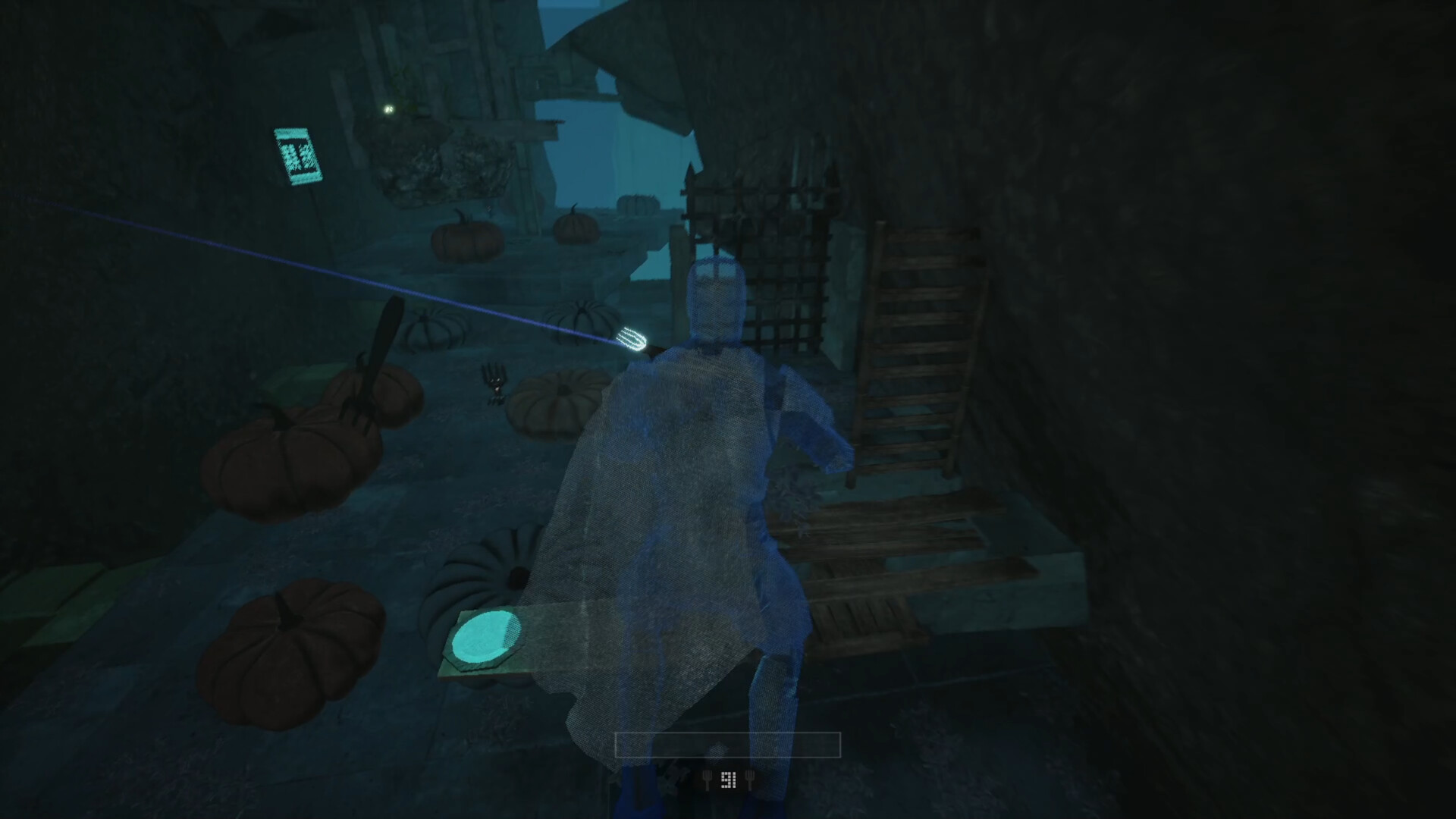Click the left fork icon in the HUD
This screenshot has width=1456, height=819.
[708, 780]
